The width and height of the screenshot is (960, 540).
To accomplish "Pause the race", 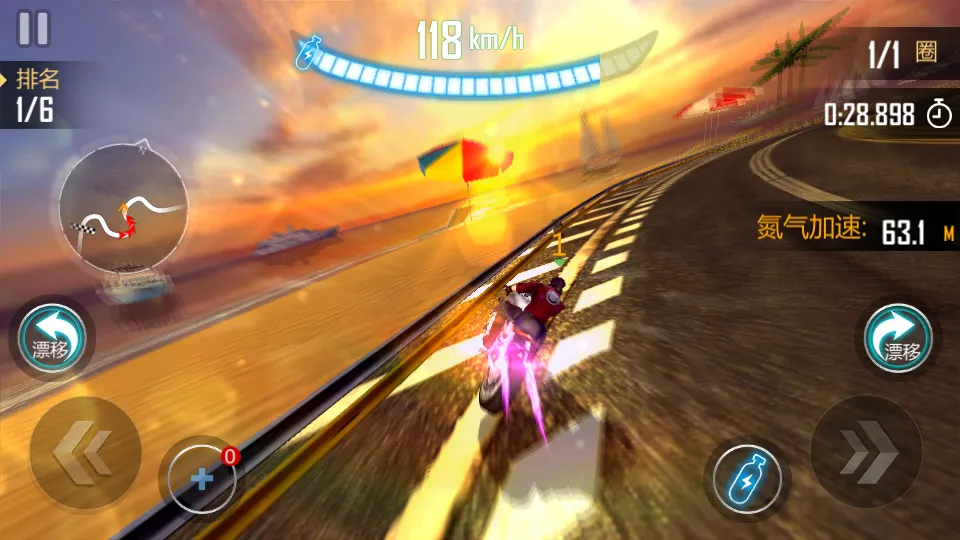I will click(33, 28).
